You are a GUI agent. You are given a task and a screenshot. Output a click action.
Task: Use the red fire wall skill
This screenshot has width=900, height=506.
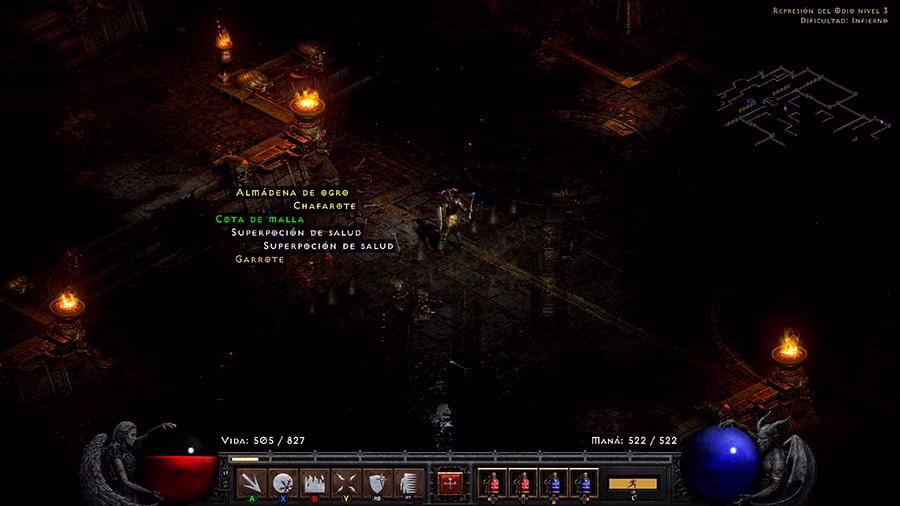(x=314, y=483)
